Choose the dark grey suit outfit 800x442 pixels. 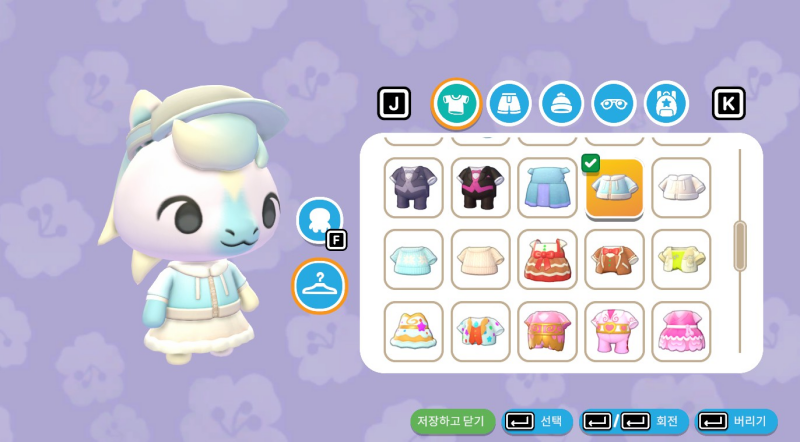pyautogui.click(x=414, y=187)
